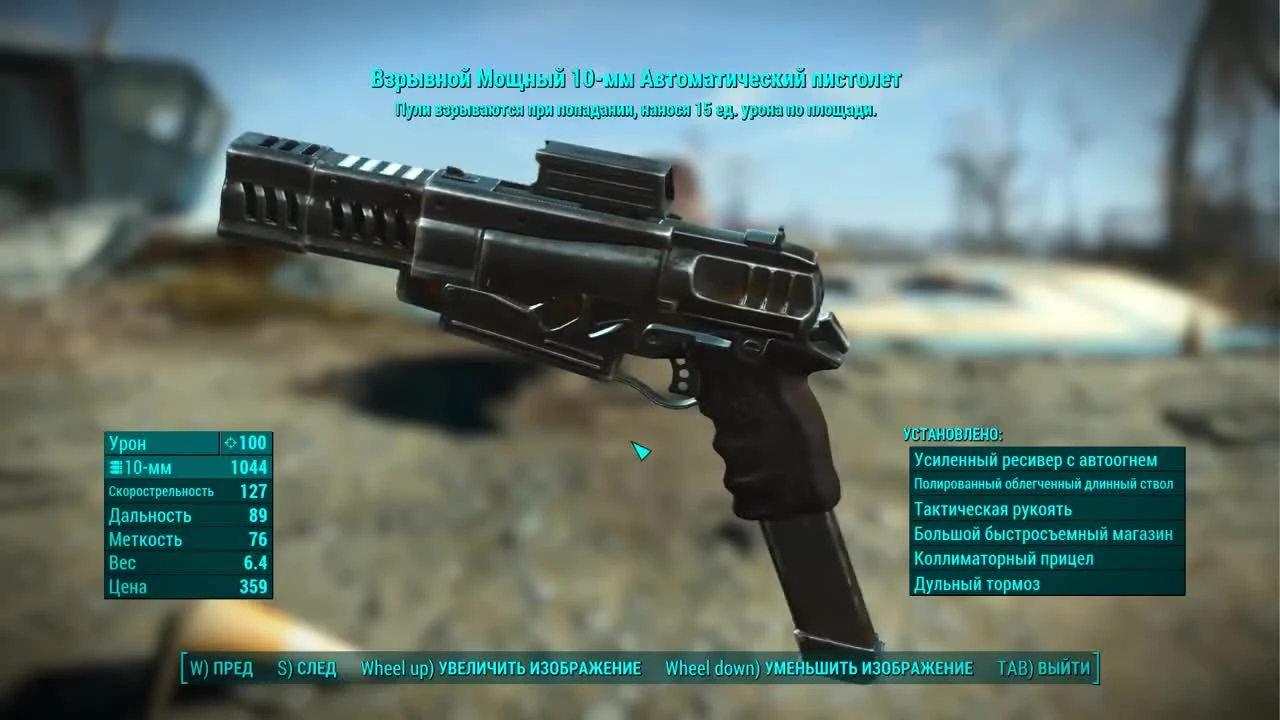Click the cursor arrow on the pistol image
This screenshot has width=1280, height=720.
coord(641,452)
